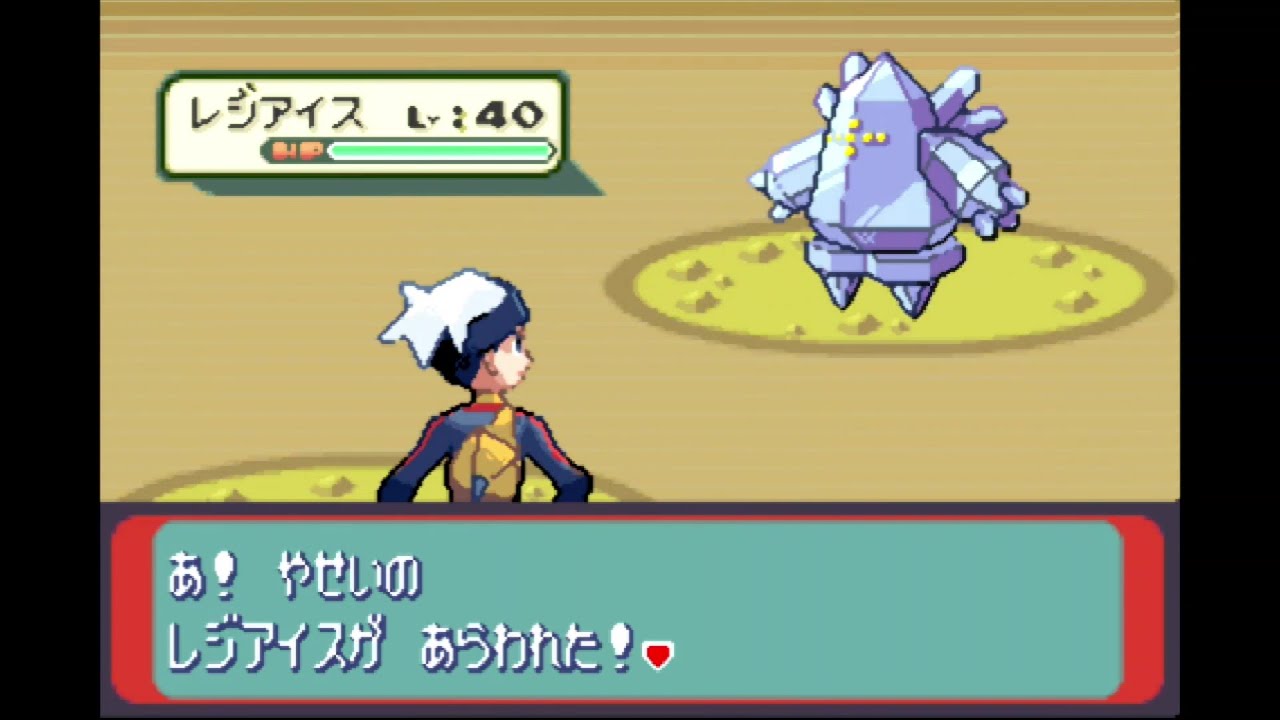Select the name レジアイス in the info box

point(275,112)
